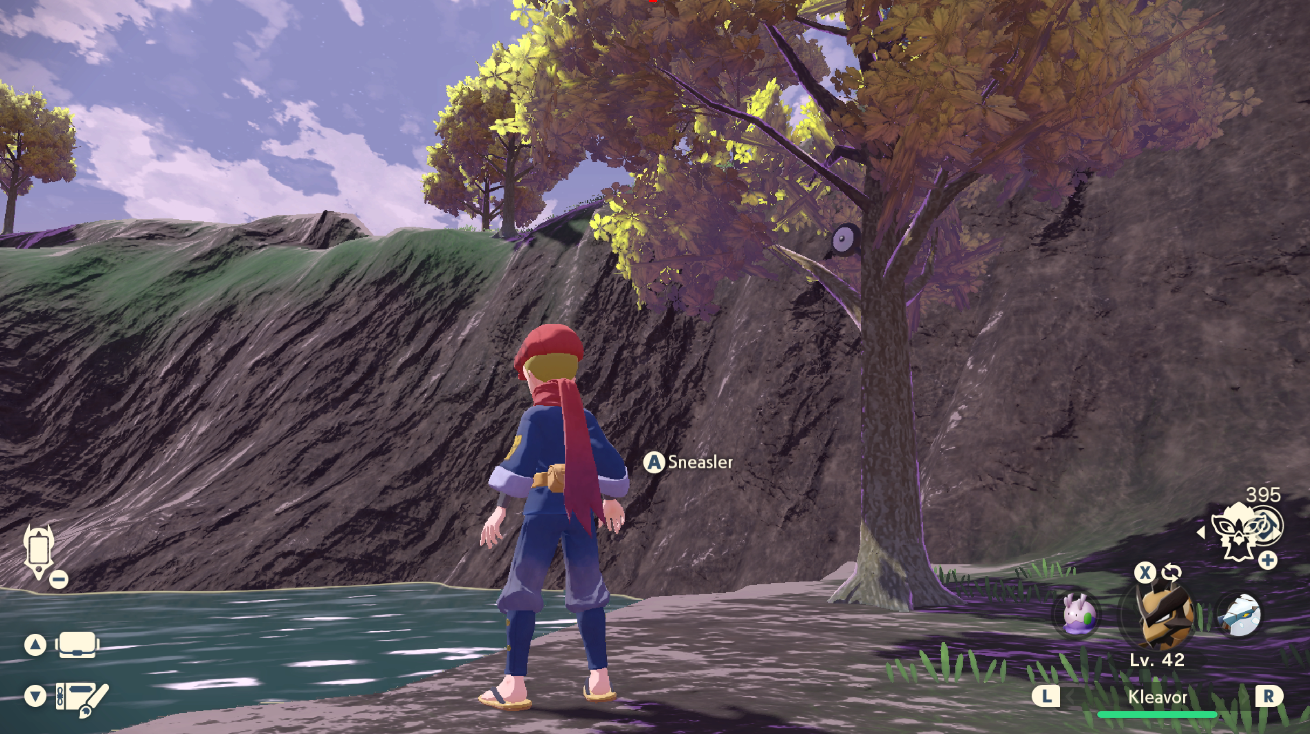
Task: Open the satchel bag icon
Action: coord(77,645)
